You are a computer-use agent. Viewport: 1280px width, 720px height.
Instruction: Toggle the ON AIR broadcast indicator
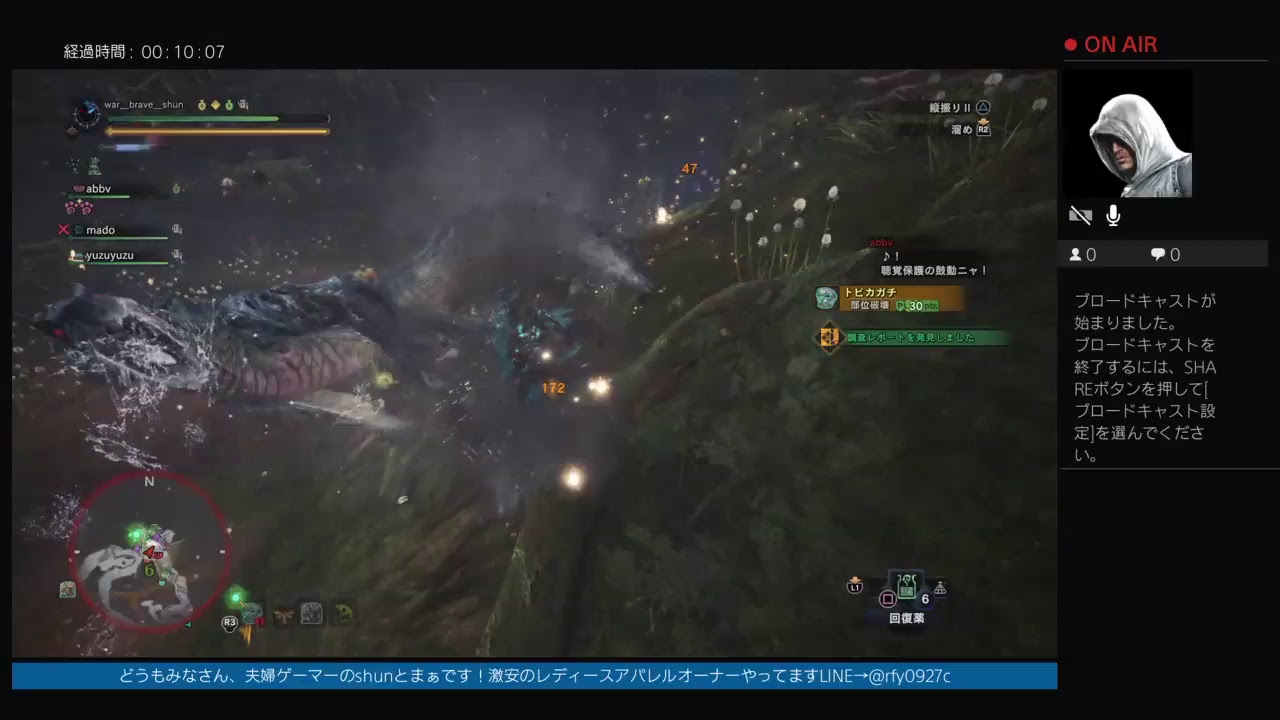tap(1110, 44)
